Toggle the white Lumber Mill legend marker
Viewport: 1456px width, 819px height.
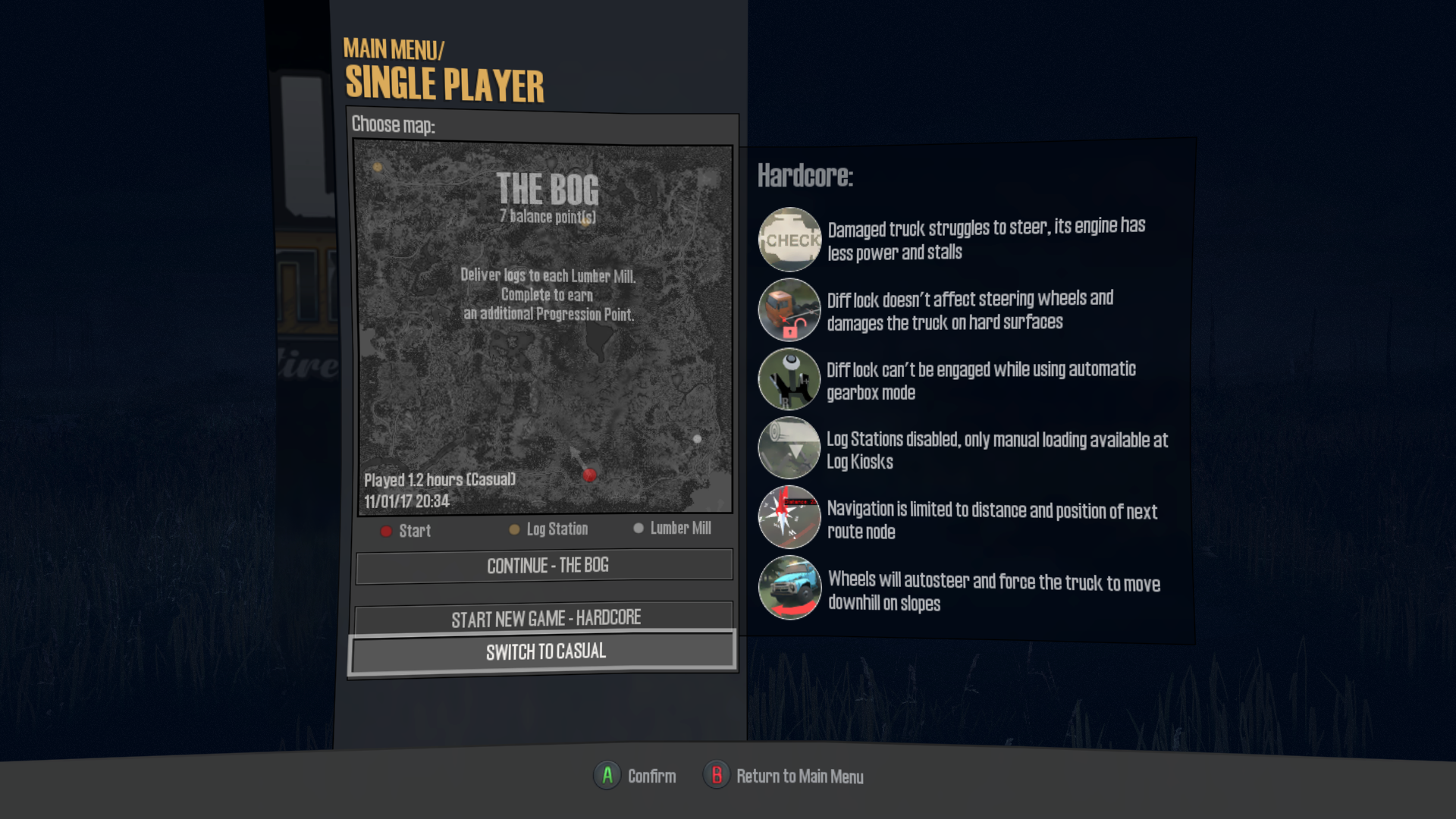(639, 529)
